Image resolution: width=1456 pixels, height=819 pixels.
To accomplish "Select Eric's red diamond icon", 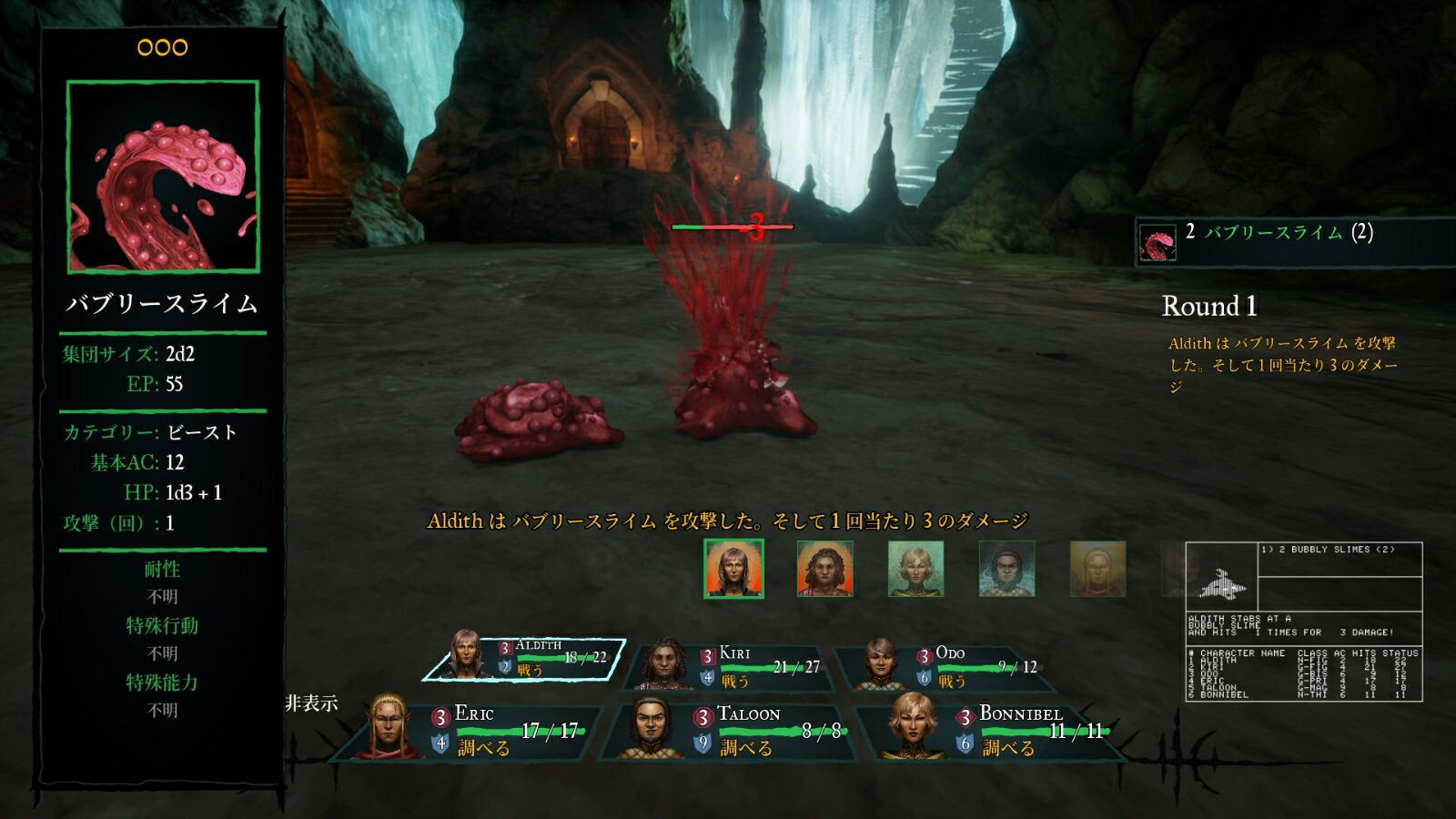I will 440,719.
